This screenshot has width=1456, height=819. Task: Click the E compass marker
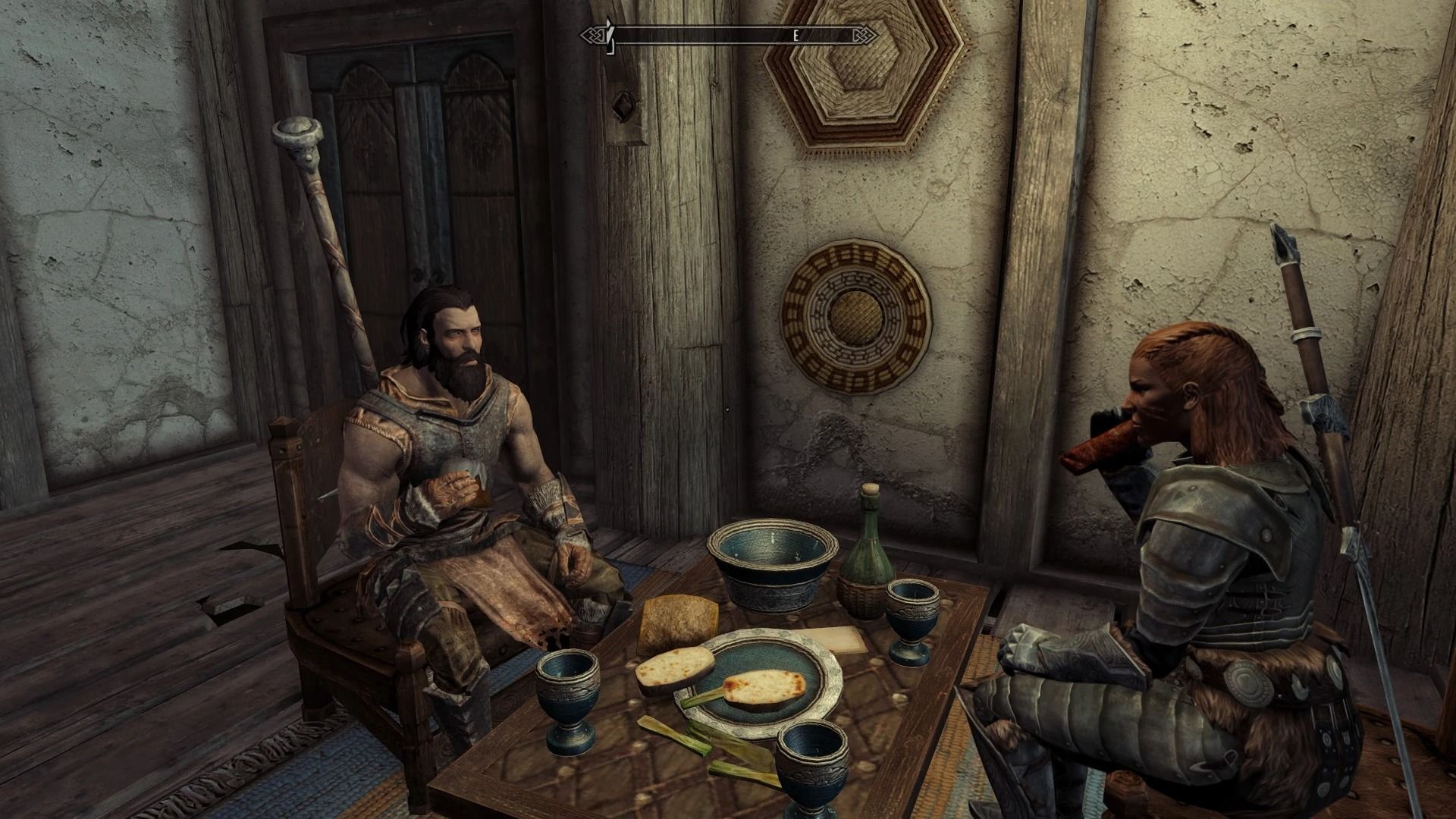coord(795,34)
